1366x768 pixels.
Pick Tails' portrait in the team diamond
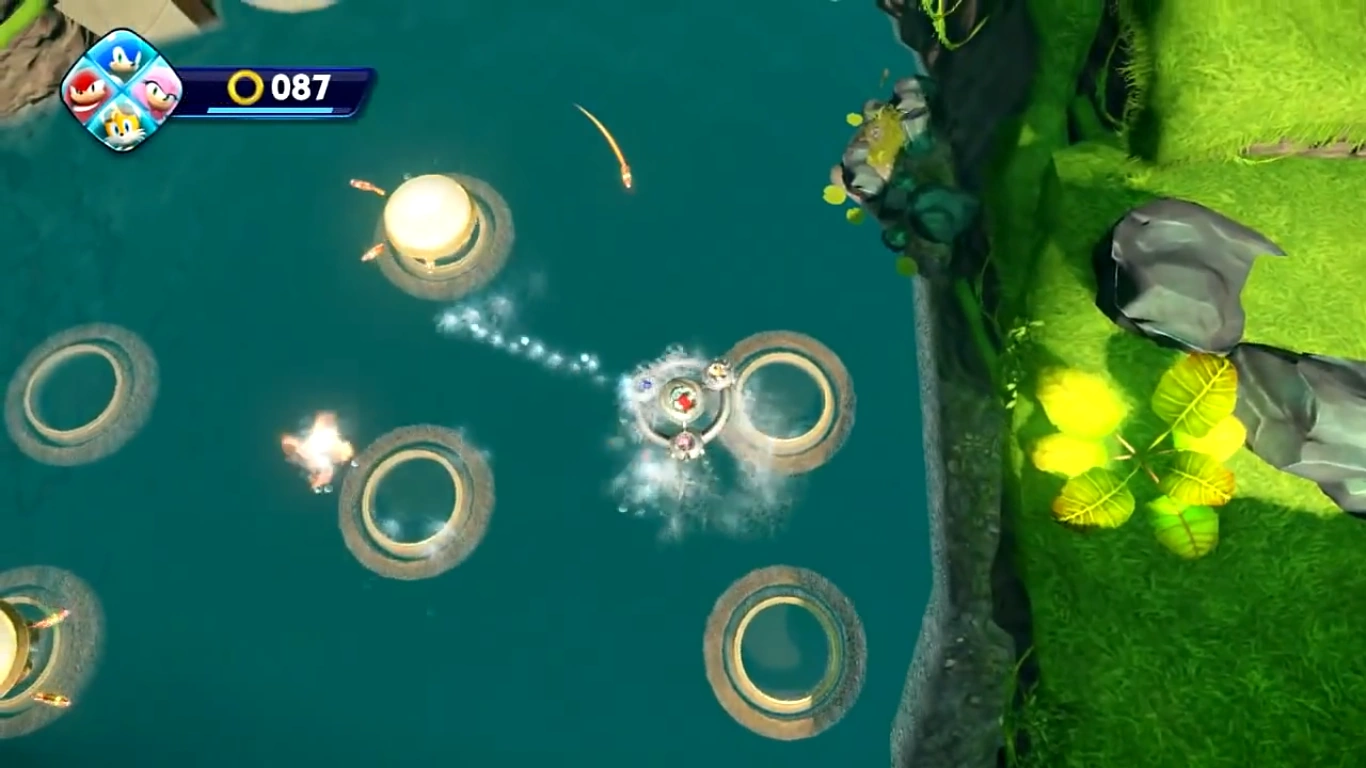(122, 124)
